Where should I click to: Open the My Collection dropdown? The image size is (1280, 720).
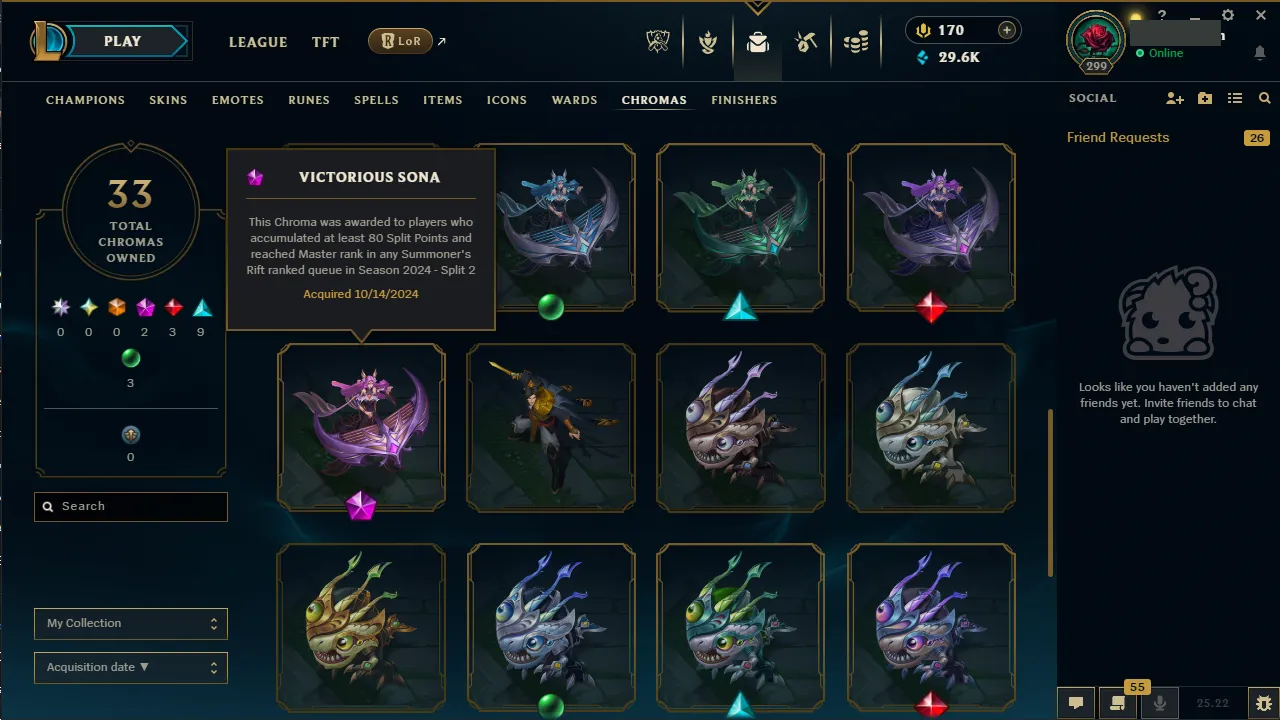(130, 623)
